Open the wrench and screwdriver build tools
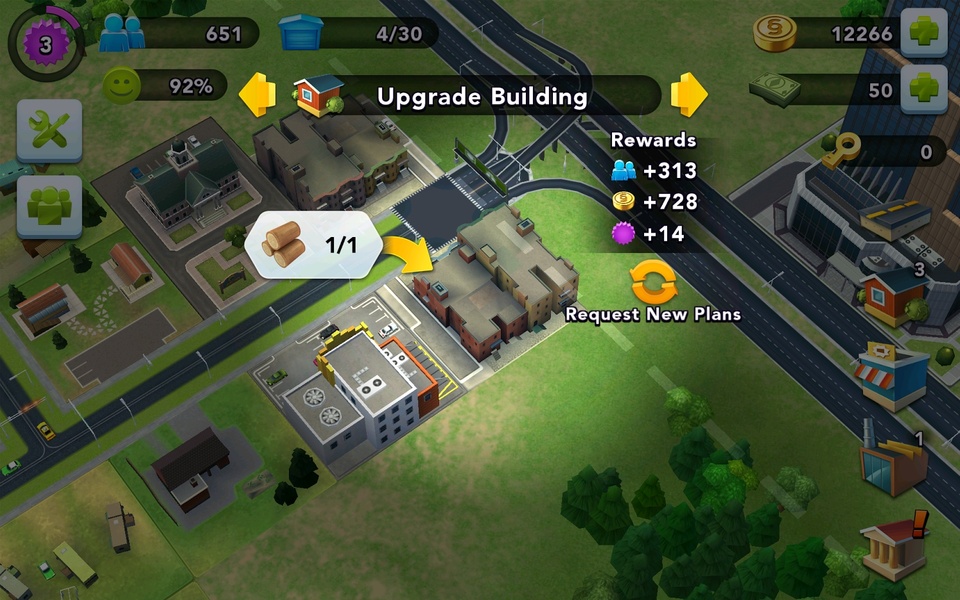The image size is (960, 600). (x=48, y=131)
